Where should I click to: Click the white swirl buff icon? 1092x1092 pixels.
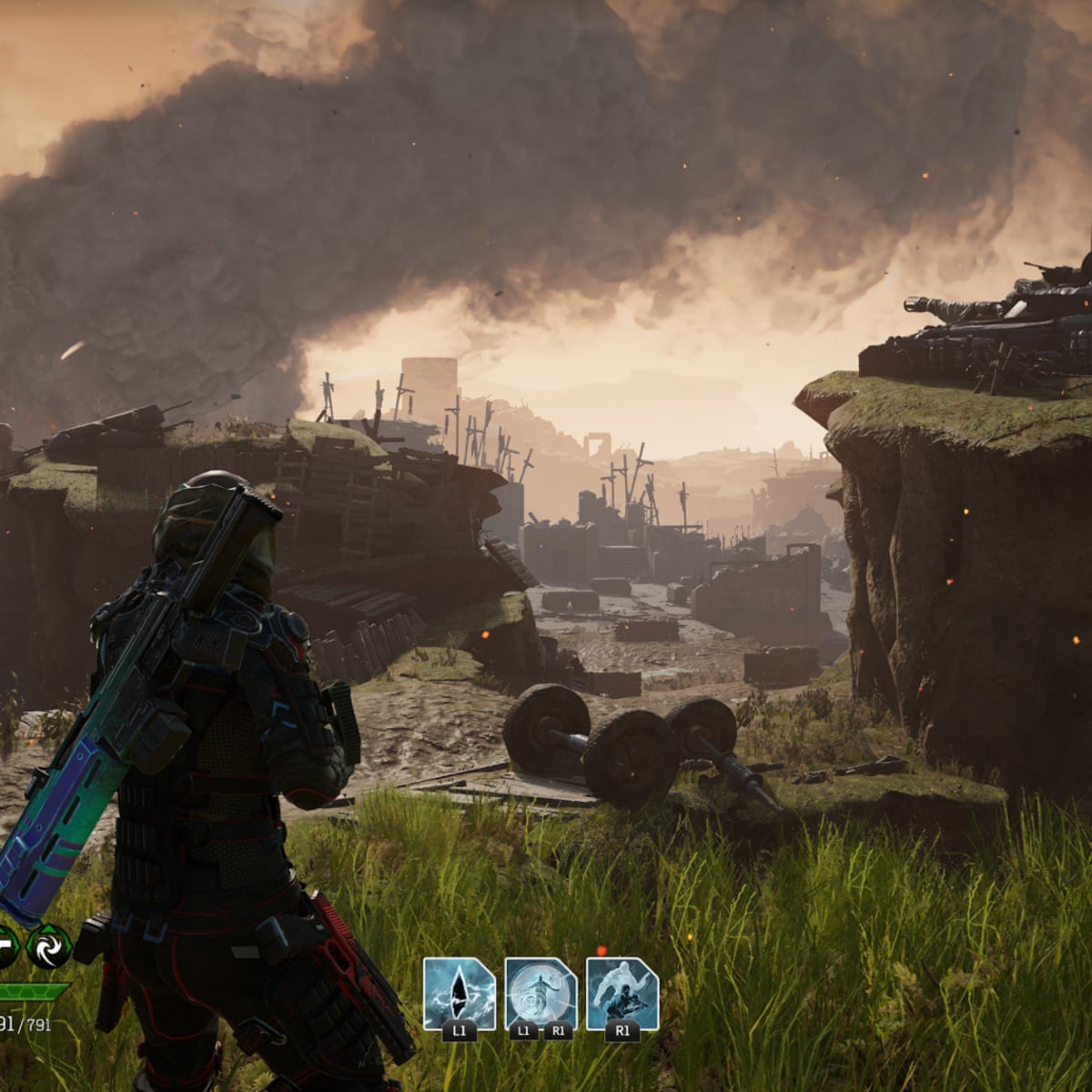point(48,946)
